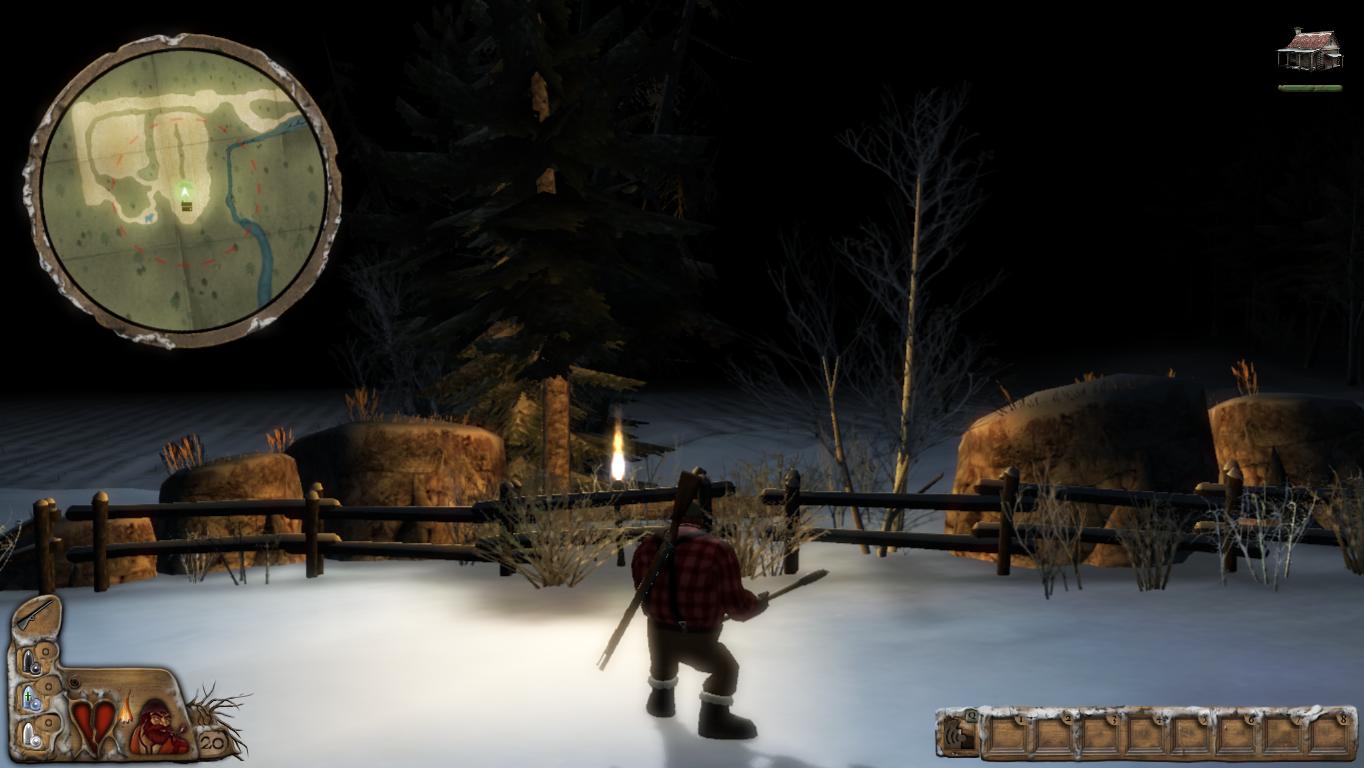Click the money counter showing 20
Viewport: 1364px width, 768px height.
tap(211, 742)
